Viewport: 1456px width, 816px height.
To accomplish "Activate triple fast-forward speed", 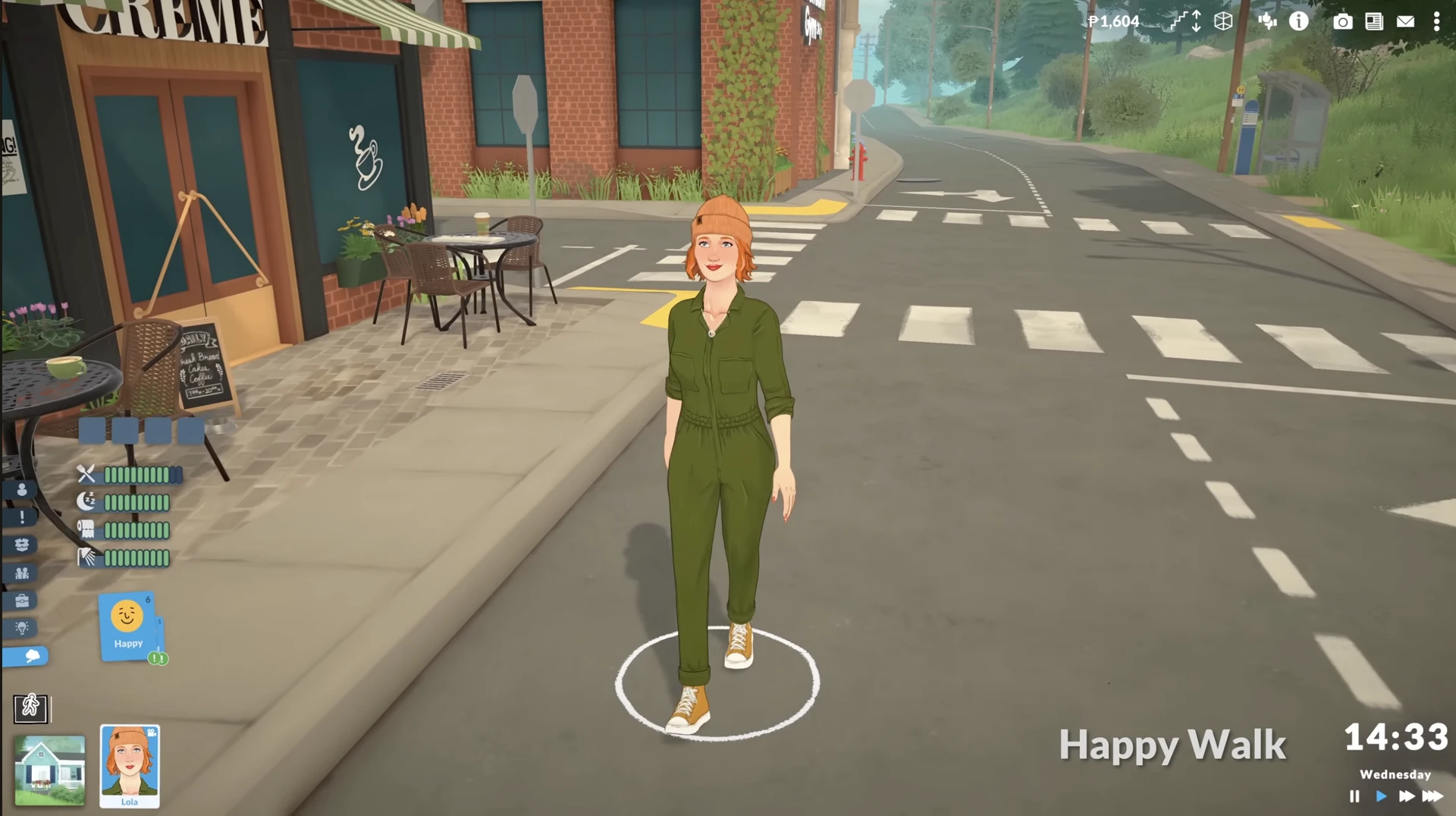I will pos(1432,796).
